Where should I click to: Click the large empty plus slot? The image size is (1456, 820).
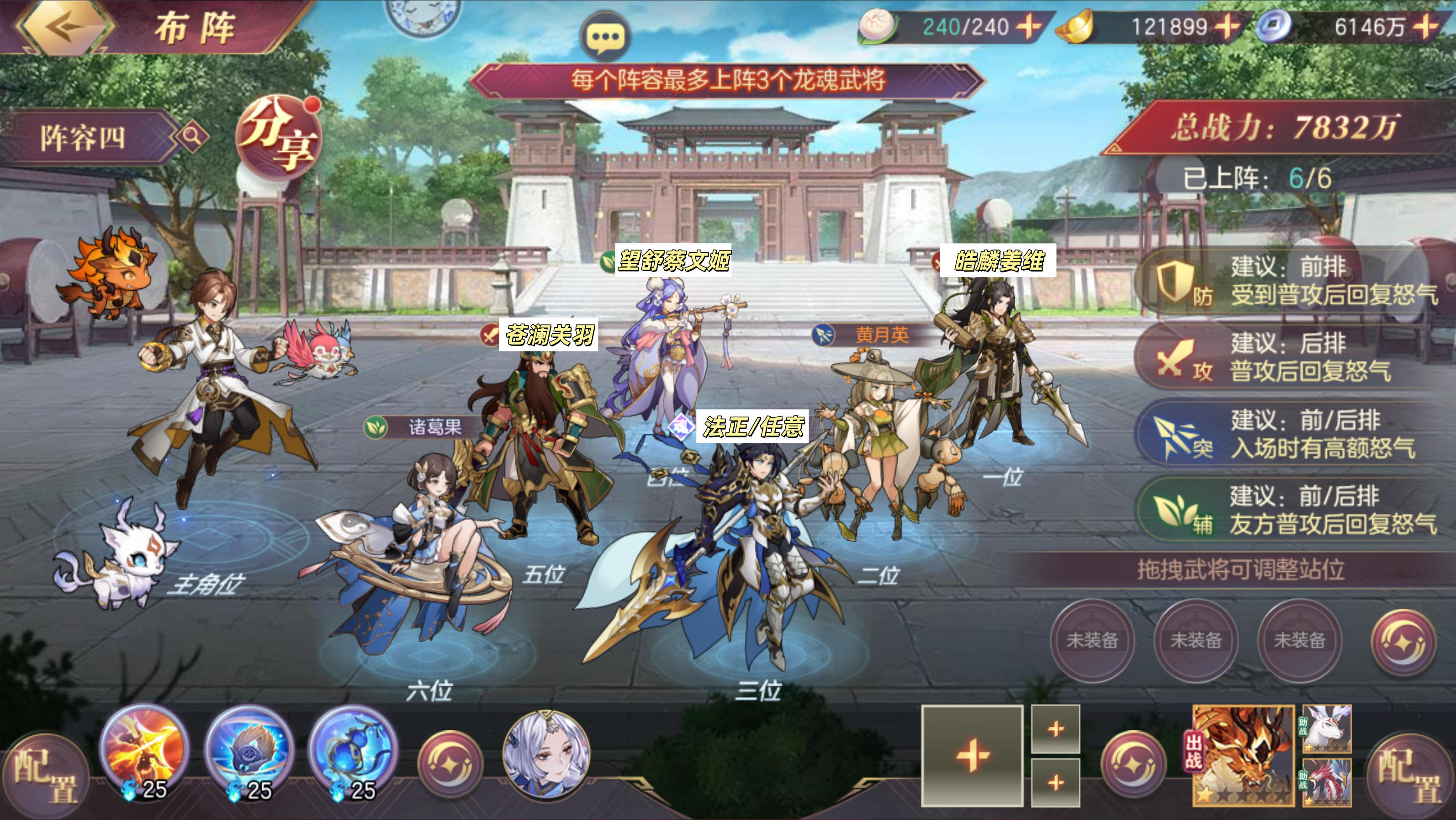coord(972,756)
